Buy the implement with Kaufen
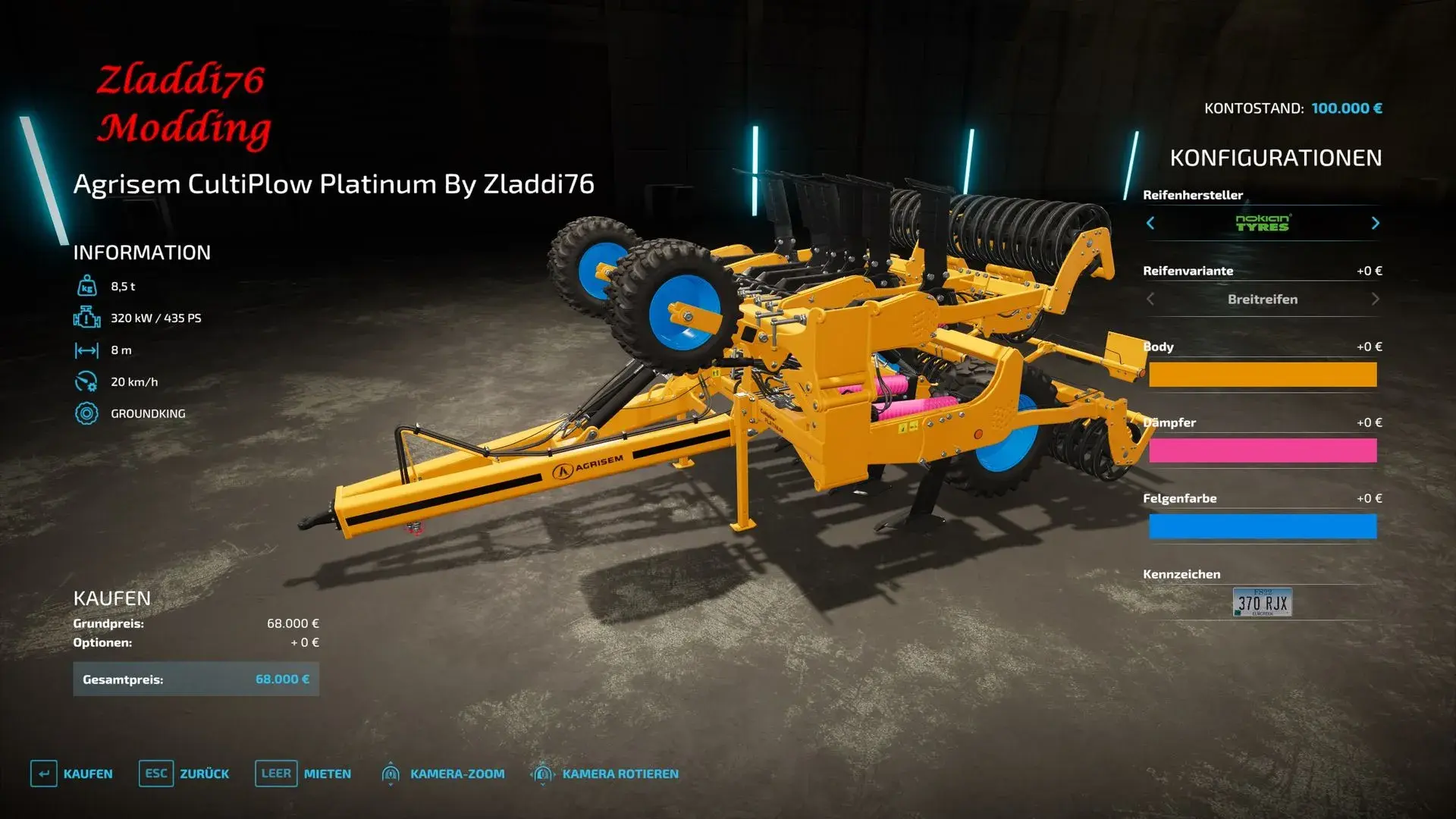1456x819 pixels. 72,773
